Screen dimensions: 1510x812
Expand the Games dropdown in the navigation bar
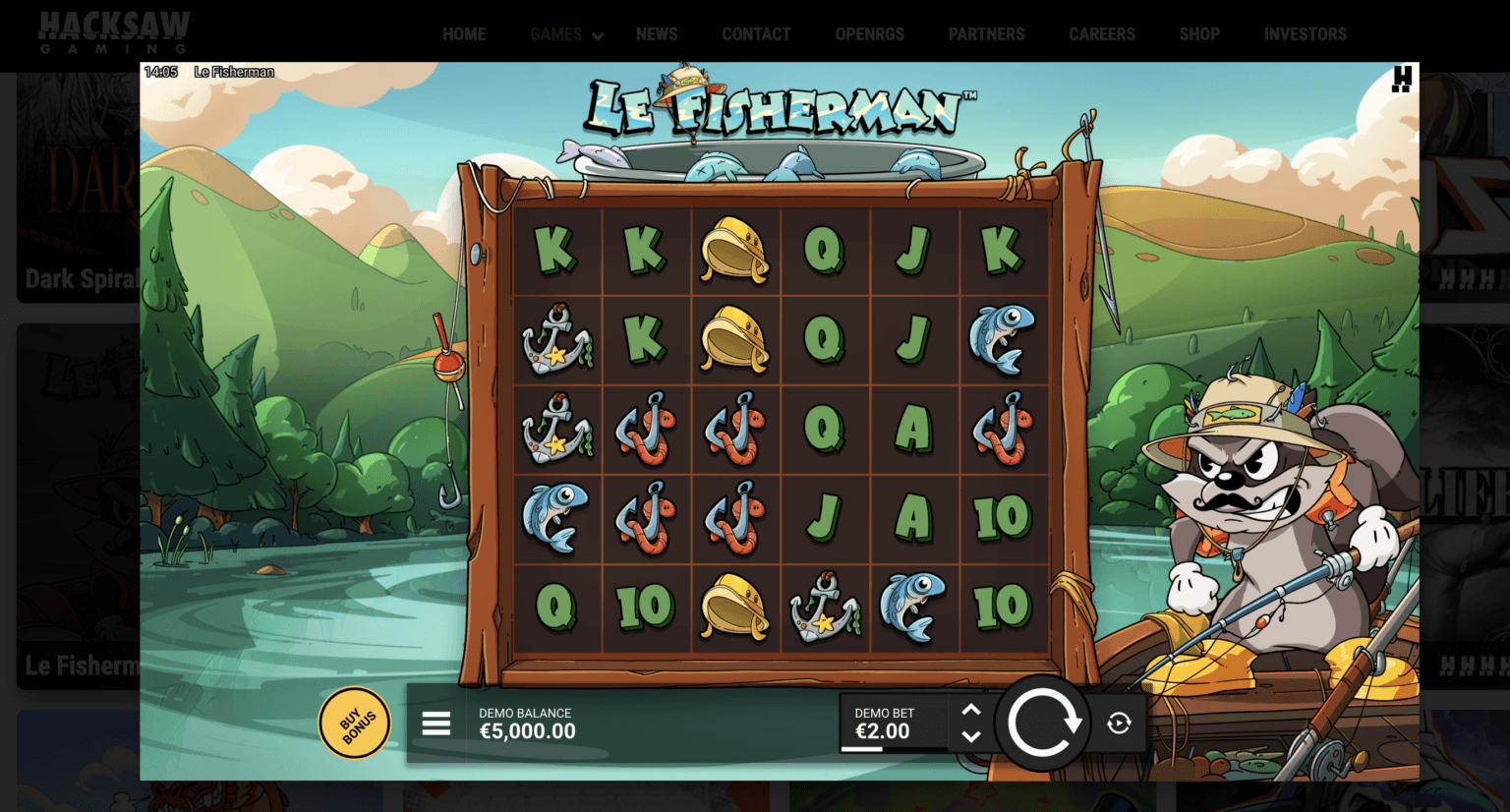(x=566, y=34)
